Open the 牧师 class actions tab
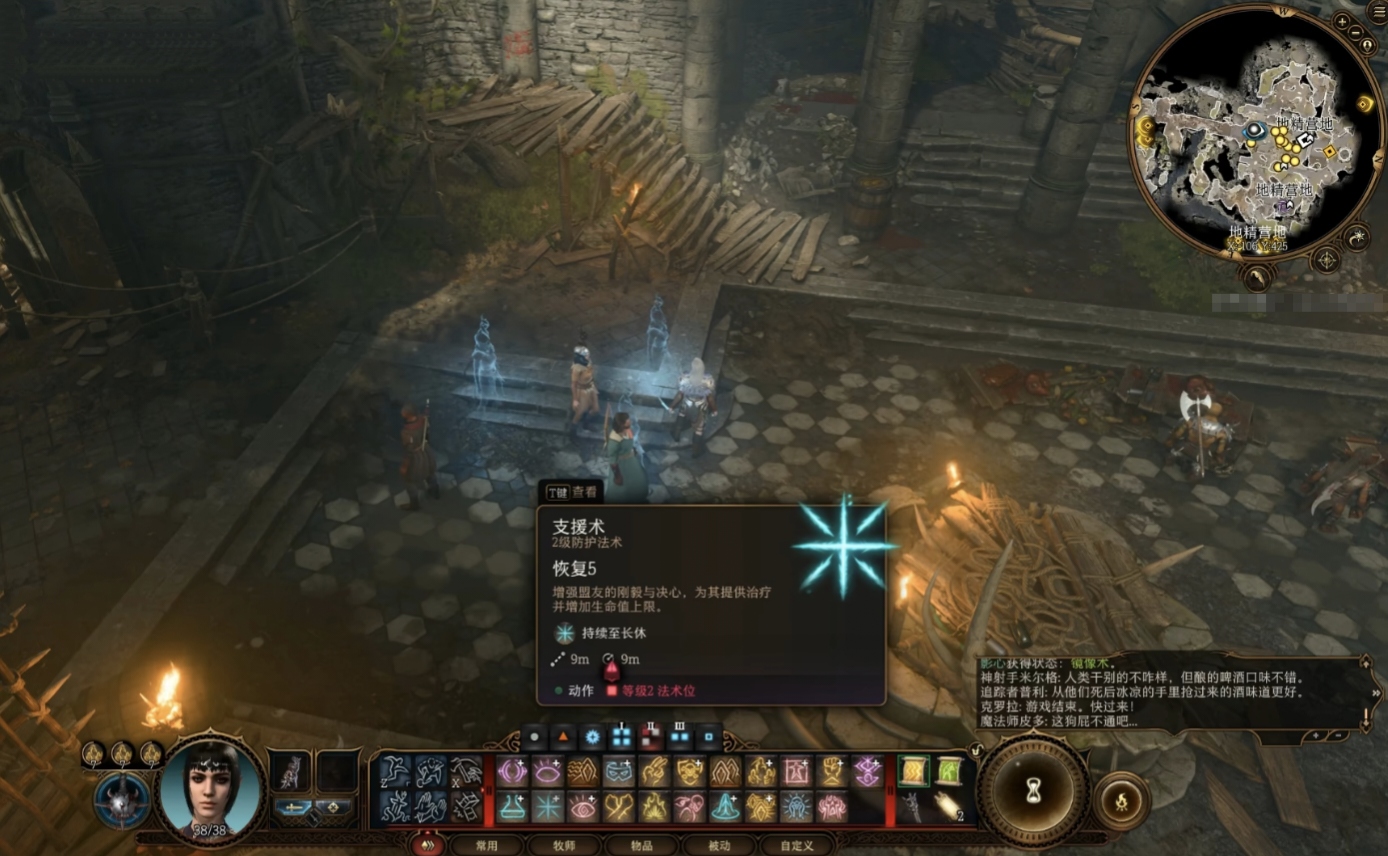This screenshot has width=1388, height=856. (564, 845)
